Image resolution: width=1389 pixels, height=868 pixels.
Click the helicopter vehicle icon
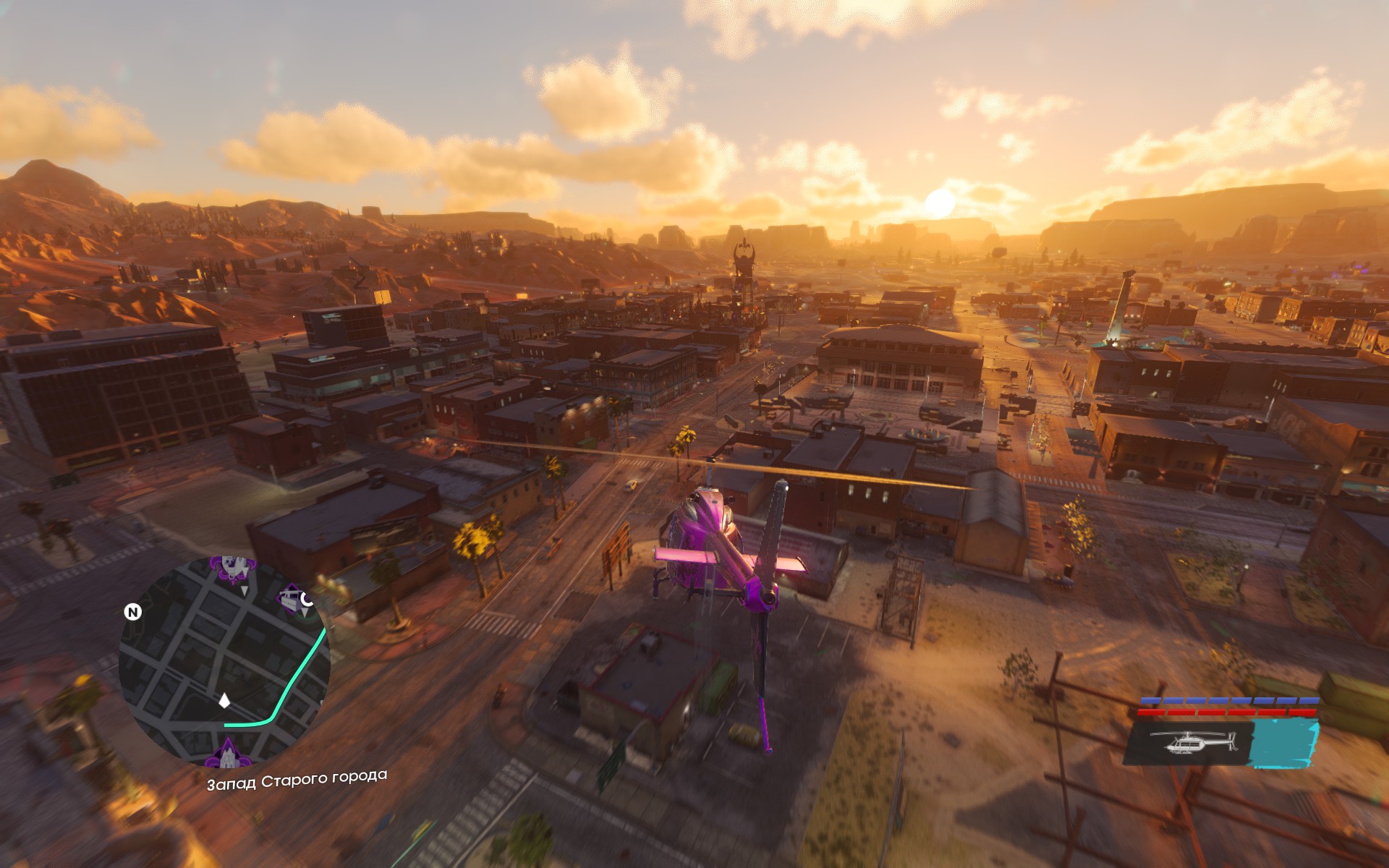(1192, 742)
